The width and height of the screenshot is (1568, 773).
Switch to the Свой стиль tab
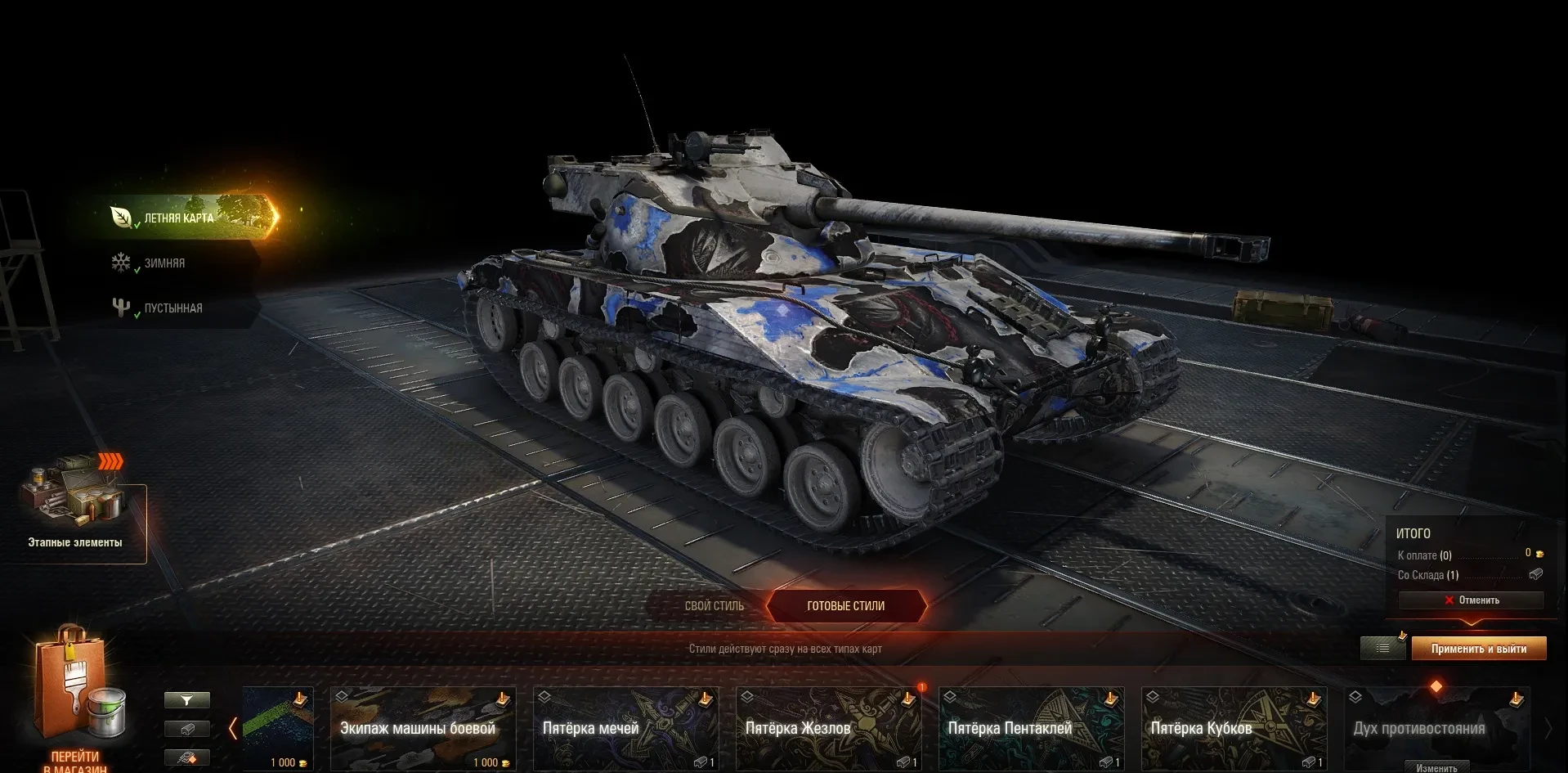(x=714, y=606)
